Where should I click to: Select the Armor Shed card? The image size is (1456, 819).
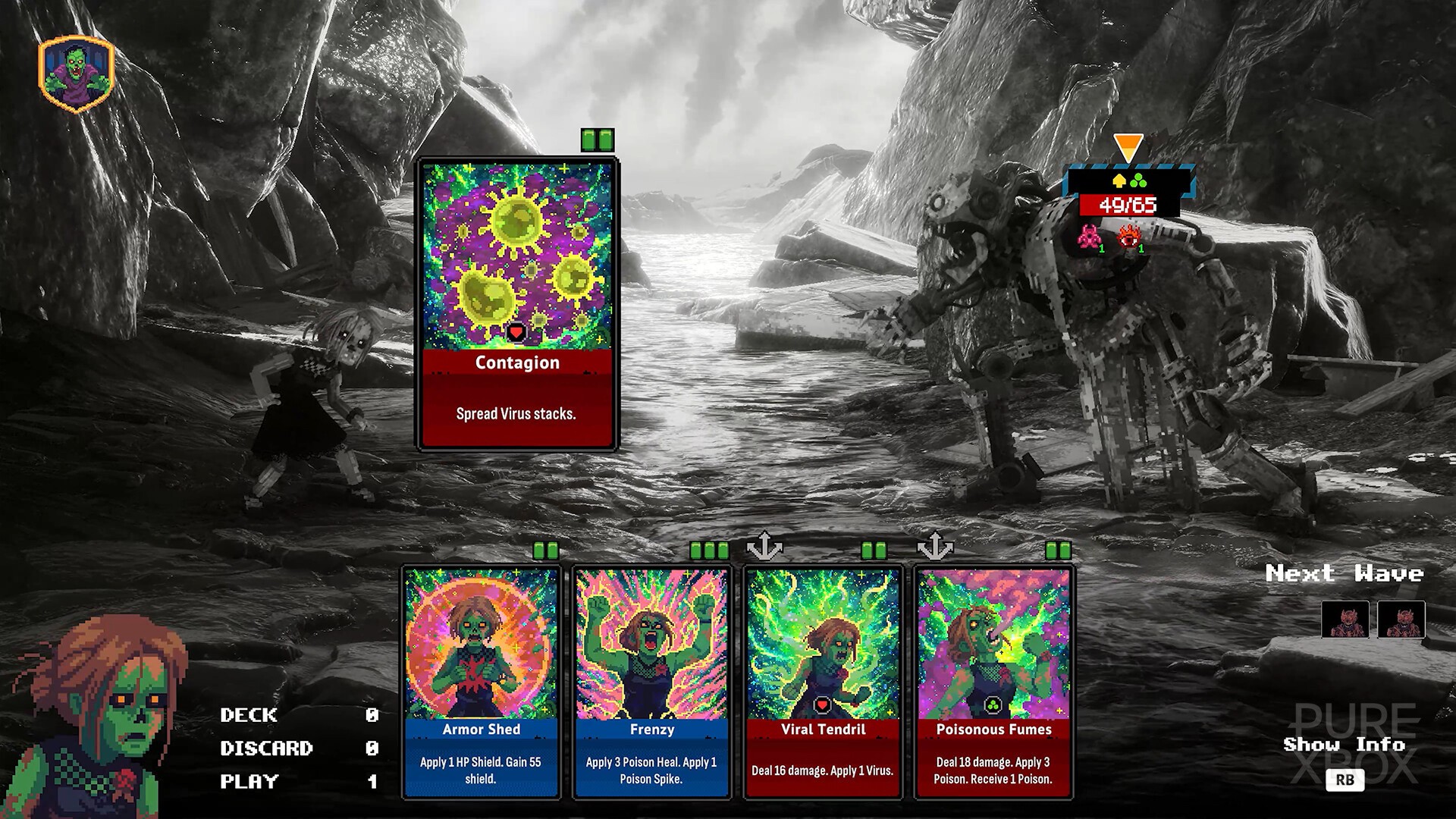pos(481,681)
